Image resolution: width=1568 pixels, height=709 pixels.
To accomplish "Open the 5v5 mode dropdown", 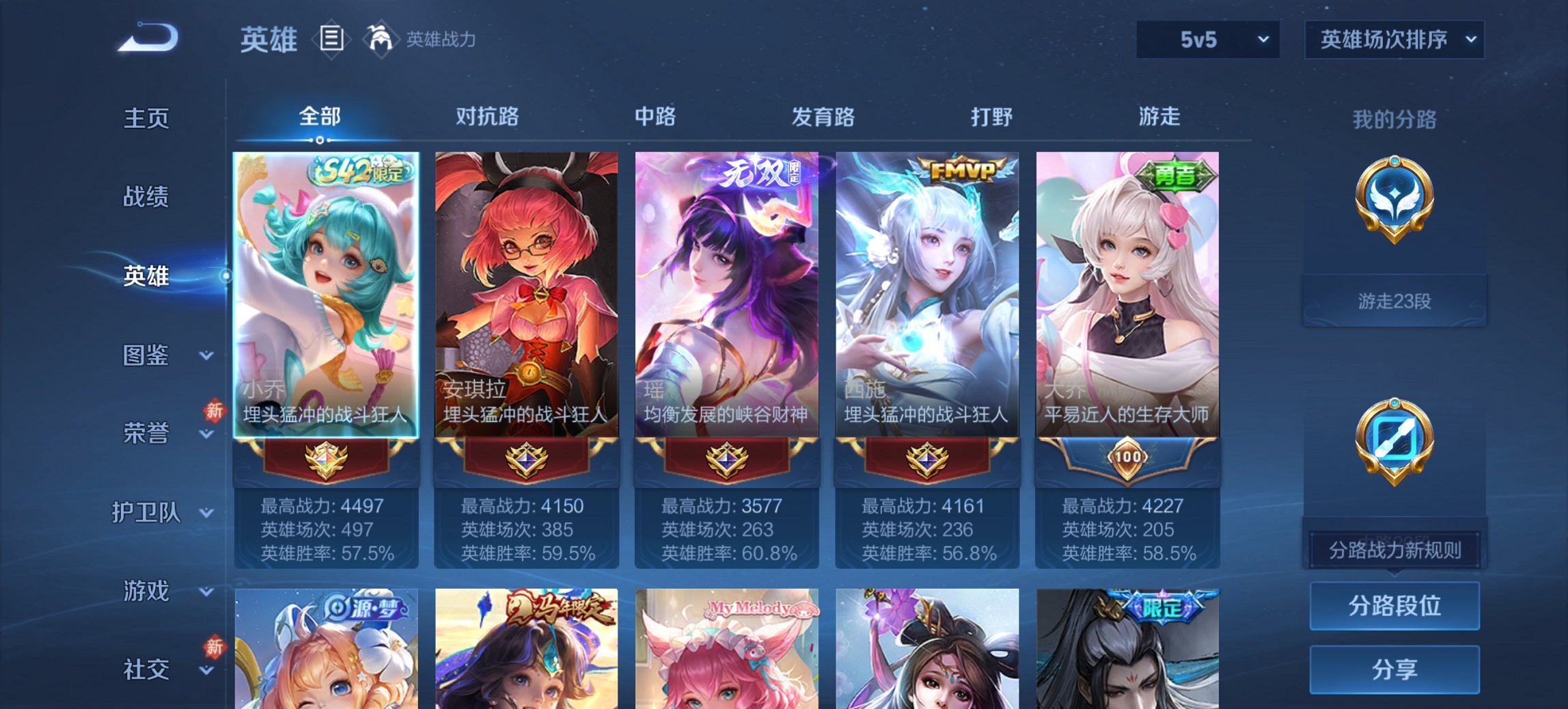I will click(x=1207, y=39).
